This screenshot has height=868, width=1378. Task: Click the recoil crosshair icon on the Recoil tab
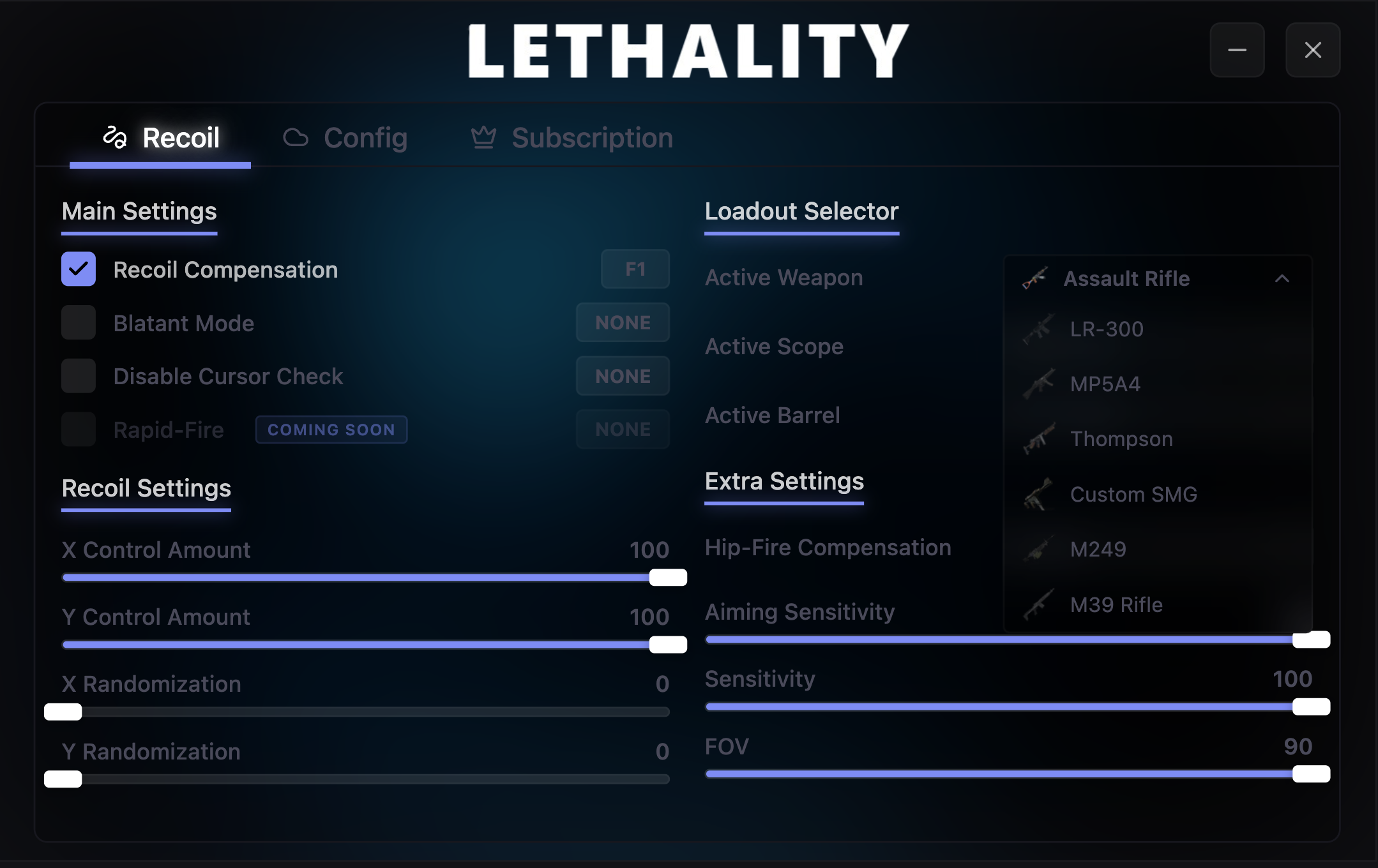(116, 137)
